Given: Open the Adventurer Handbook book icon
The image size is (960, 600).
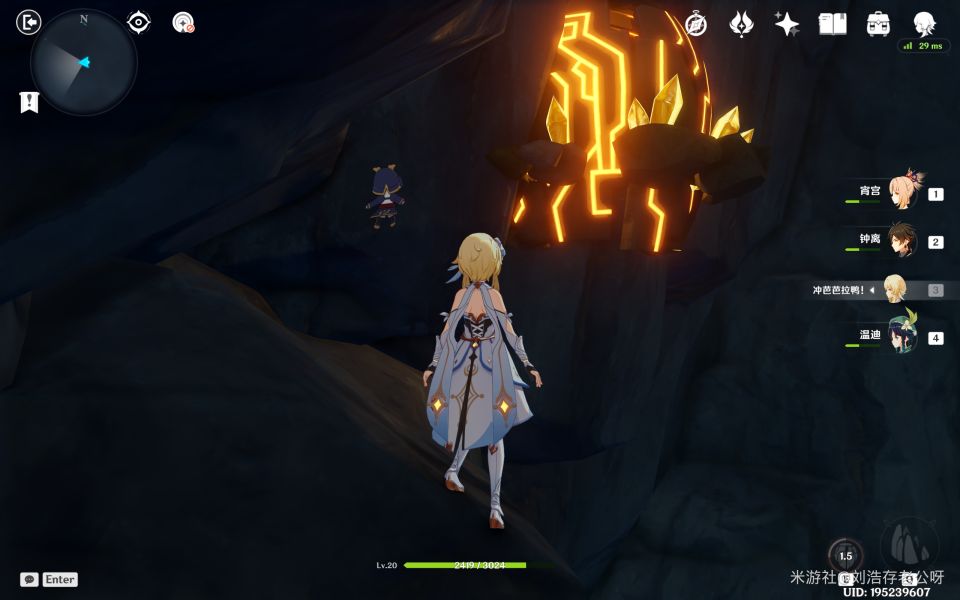Looking at the screenshot, I should click(x=832, y=24).
